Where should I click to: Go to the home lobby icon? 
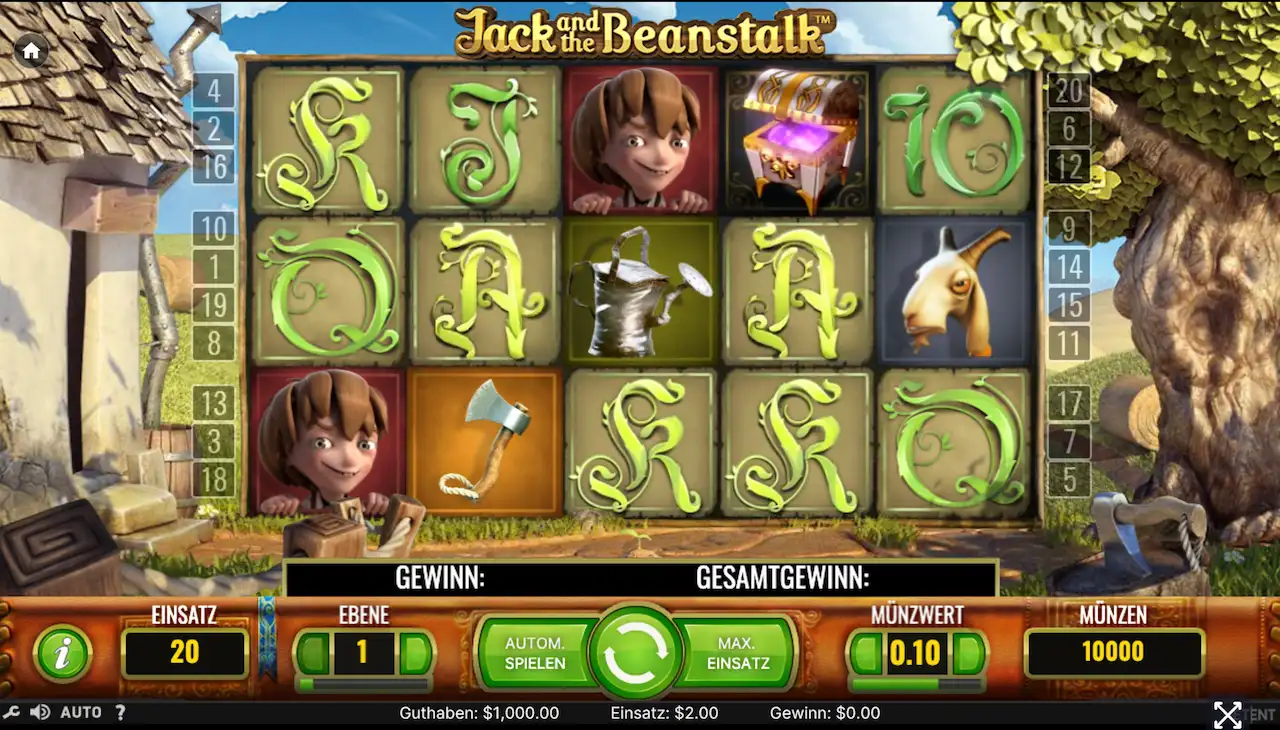point(31,51)
